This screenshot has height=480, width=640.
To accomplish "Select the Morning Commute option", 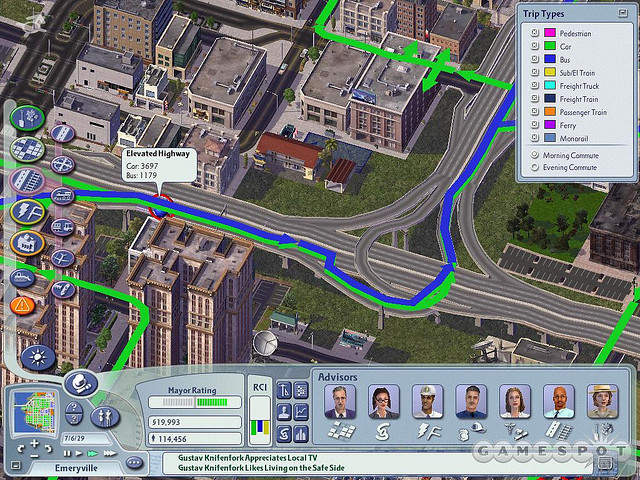I will coord(535,155).
